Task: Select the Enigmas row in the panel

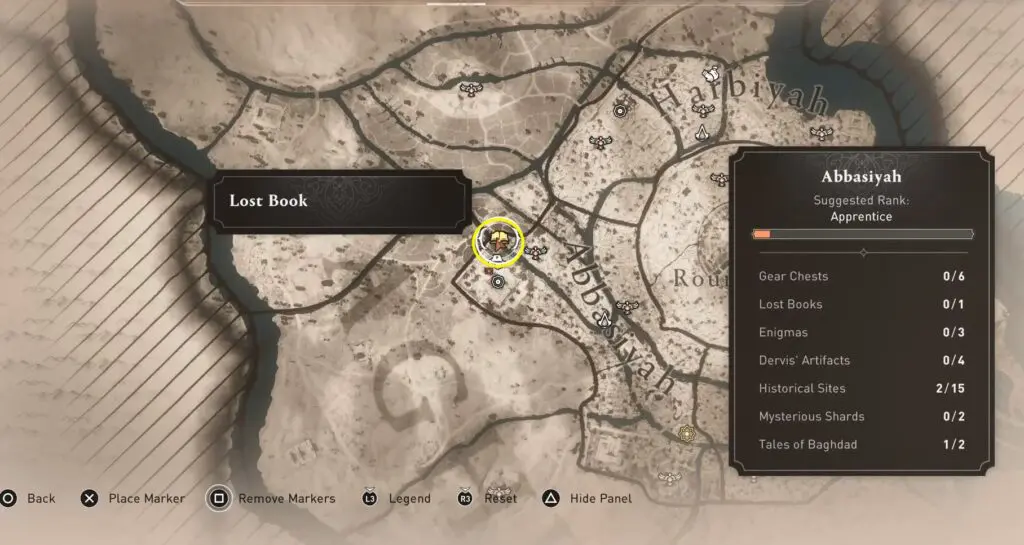Action: 862,332
